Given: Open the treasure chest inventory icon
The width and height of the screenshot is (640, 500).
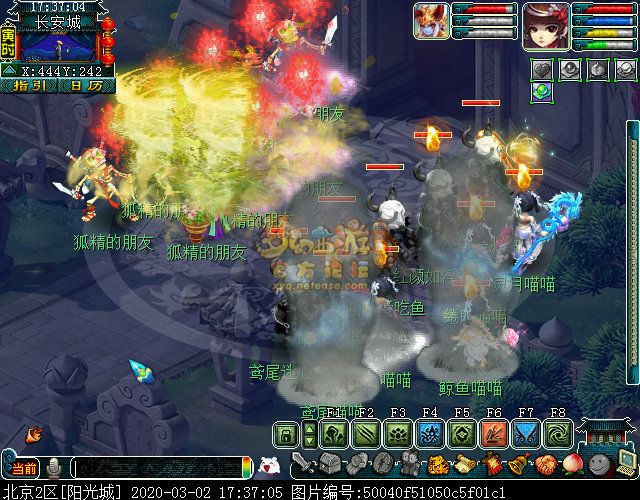Looking at the screenshot, I should [330, 464].
